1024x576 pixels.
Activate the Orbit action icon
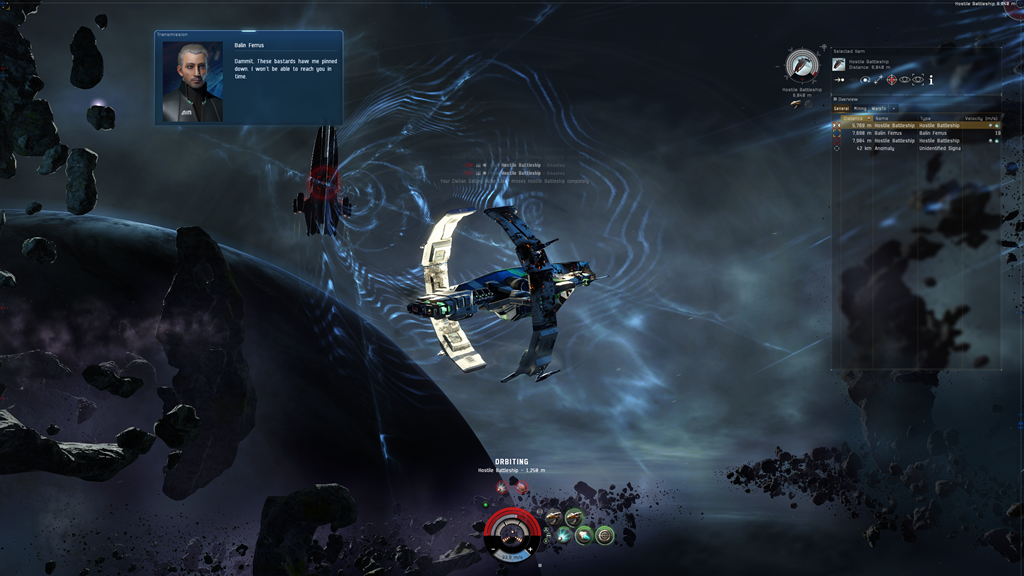pyautogui.click(x=866, y=80)
